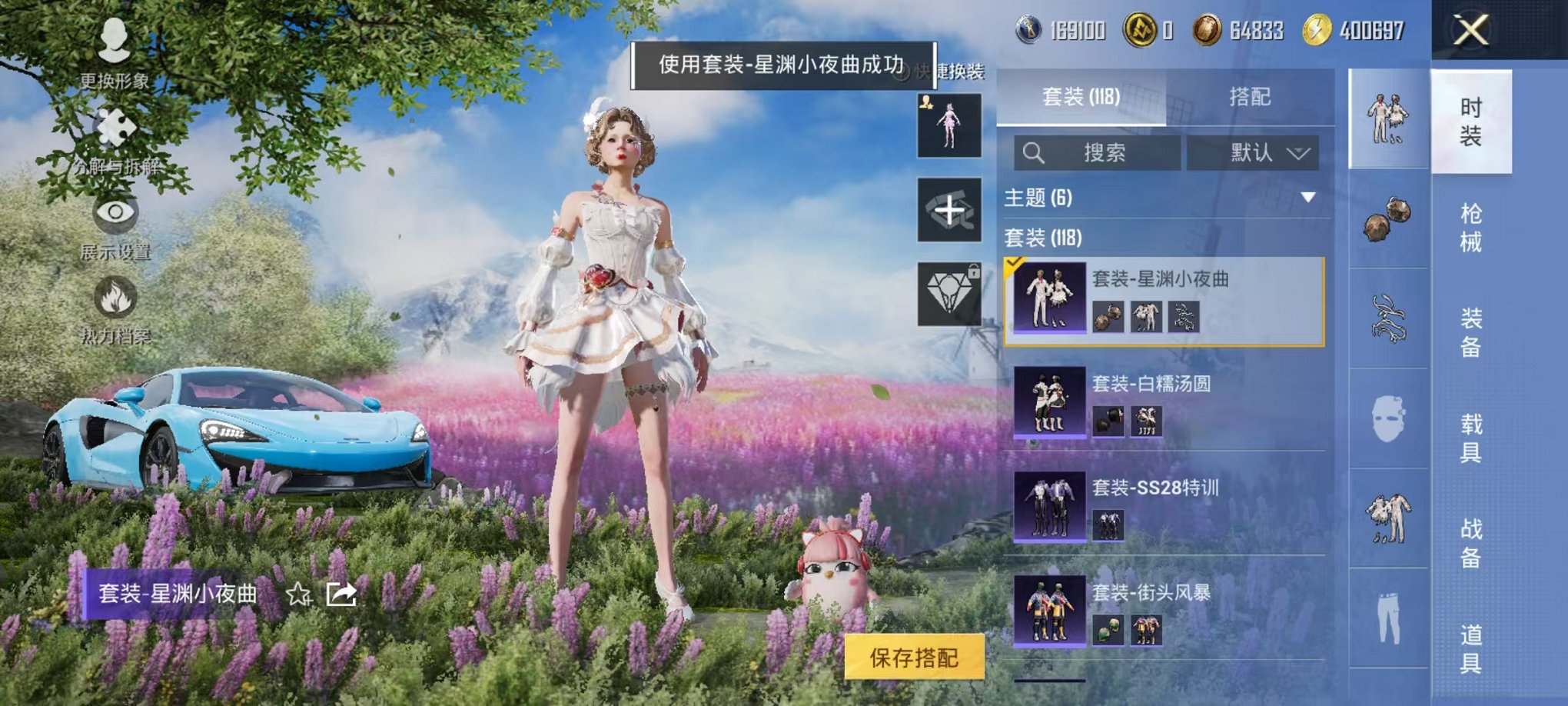Click the plus icon to create new outfit
Screen dimensions: 1568x706
pyautogui.click(x=950, y=208)
